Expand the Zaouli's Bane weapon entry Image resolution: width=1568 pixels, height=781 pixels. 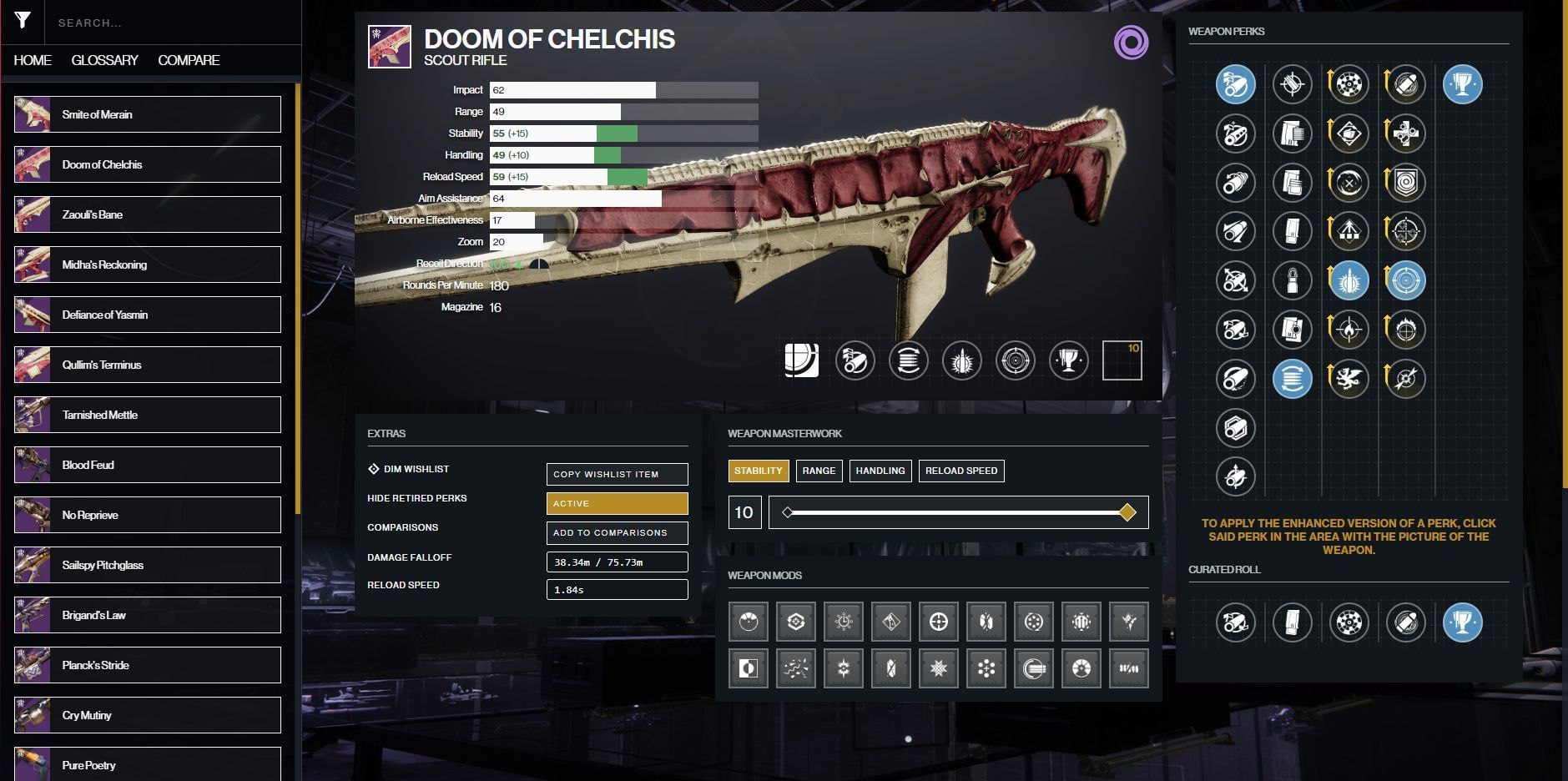click(x=148, y=214)
